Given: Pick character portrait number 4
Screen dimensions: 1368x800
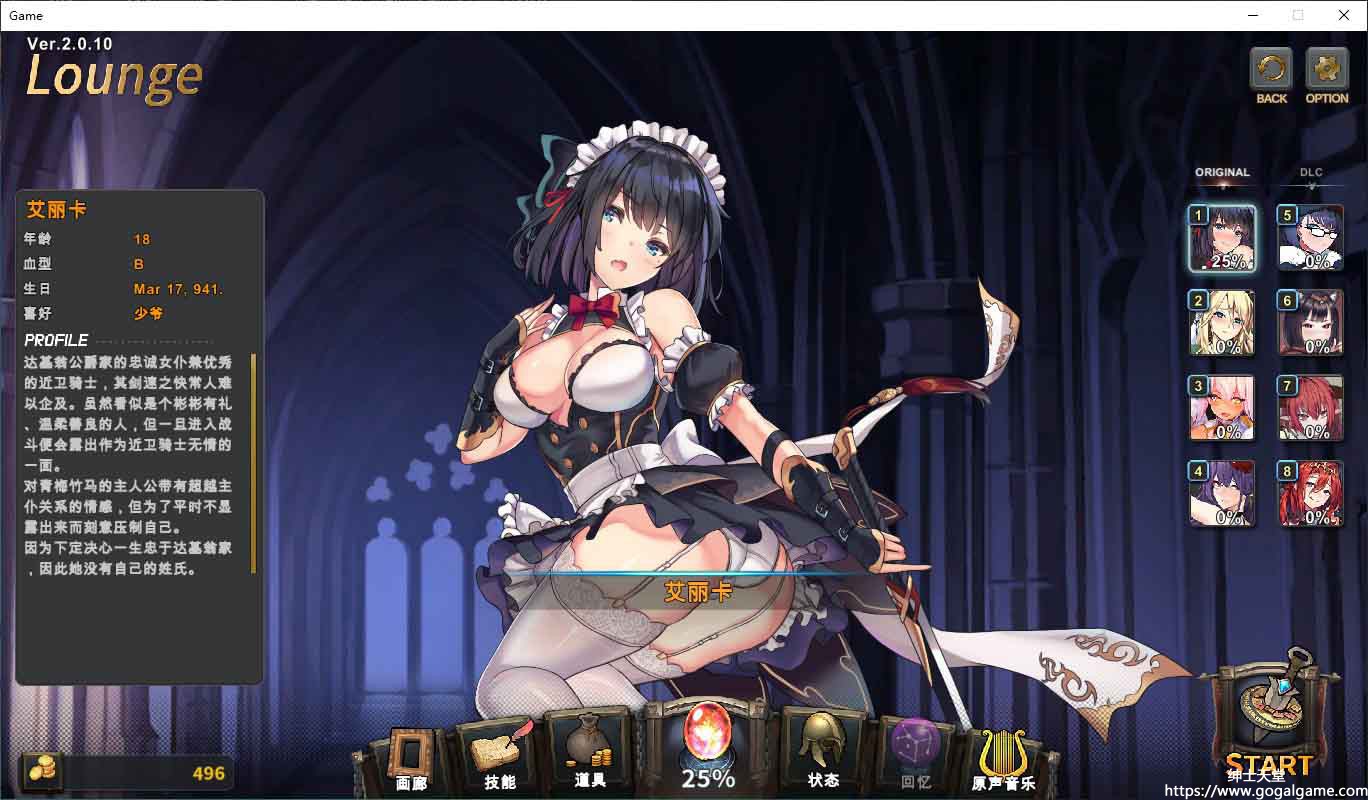Looking at the screenshot, I should pyautogui.click(x=1221, y=493).
